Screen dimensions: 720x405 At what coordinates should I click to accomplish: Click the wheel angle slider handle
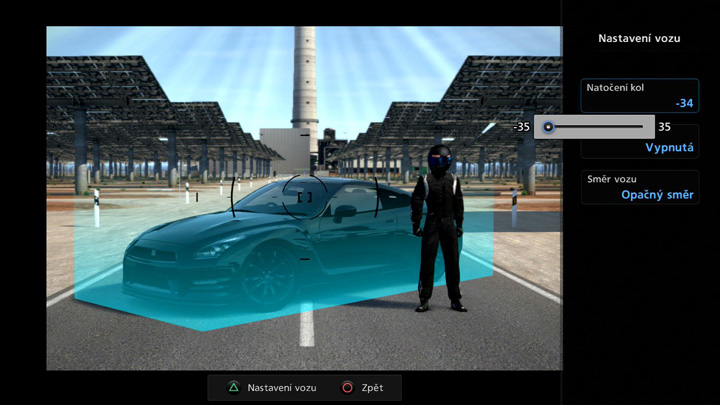pos(548,127)
